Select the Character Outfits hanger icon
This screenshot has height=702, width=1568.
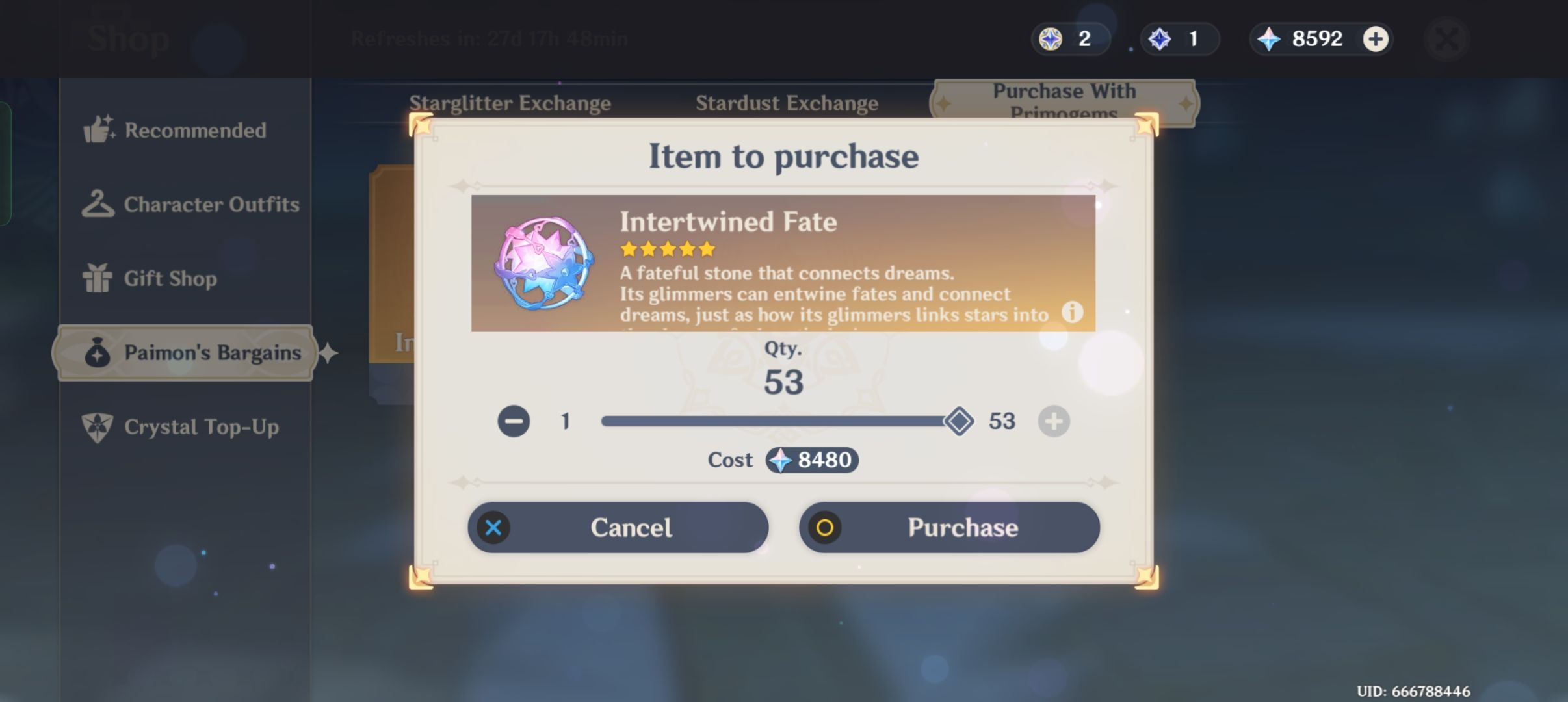[x=99, y=204]
